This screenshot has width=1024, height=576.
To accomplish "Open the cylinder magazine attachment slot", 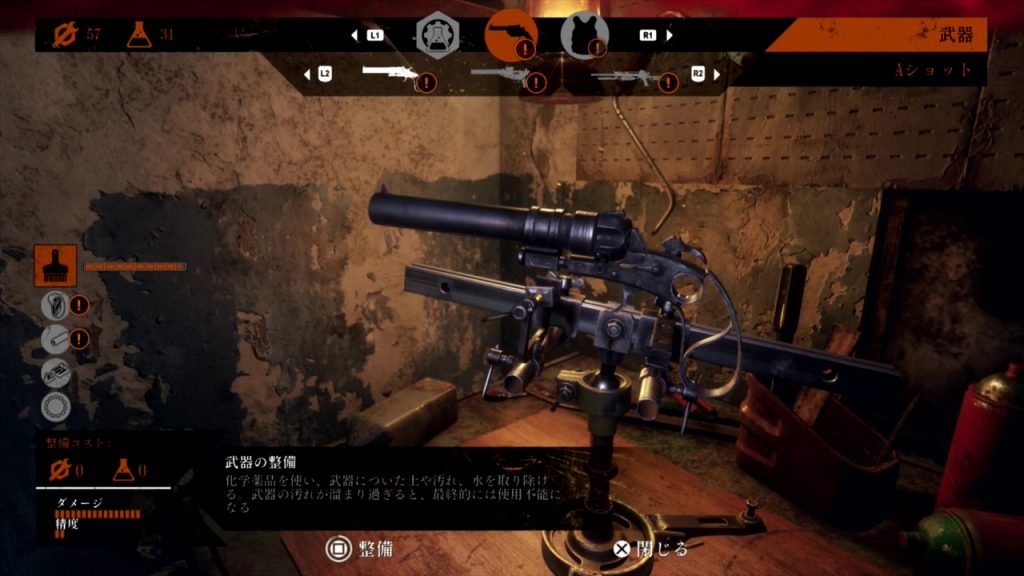I will point(55,406).
